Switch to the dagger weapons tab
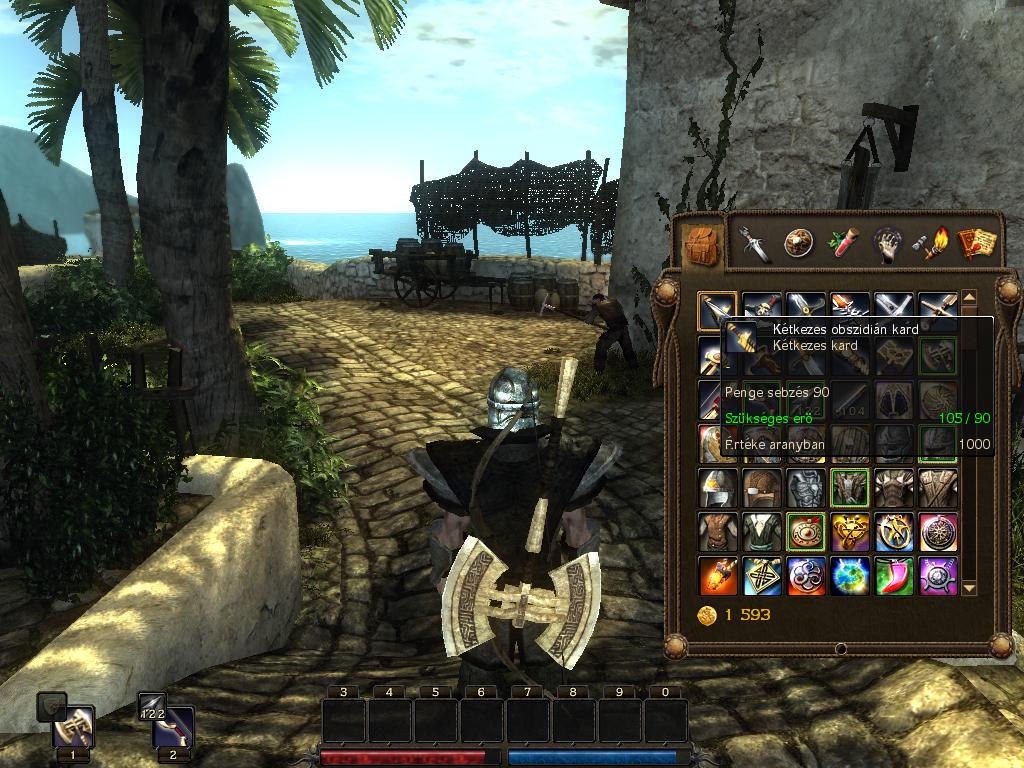1024x768 pixels. coord(755,243)
